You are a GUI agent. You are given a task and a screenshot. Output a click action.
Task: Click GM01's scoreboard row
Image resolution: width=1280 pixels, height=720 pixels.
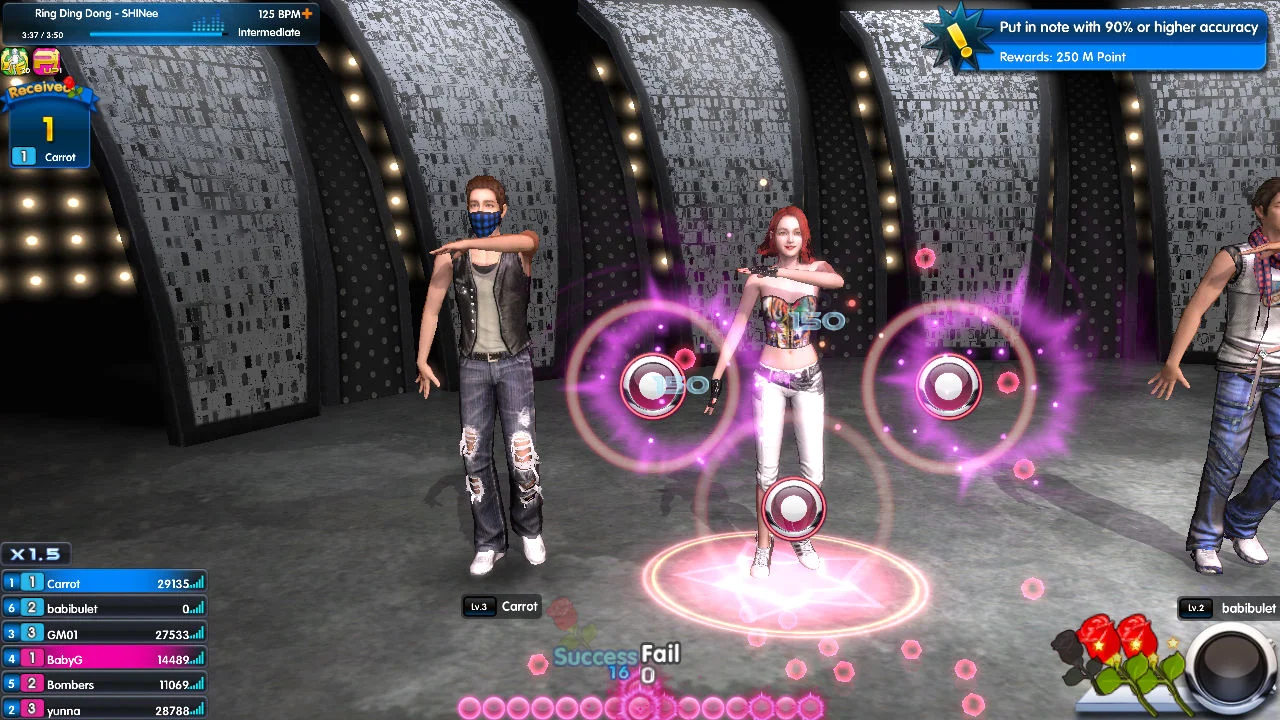point(104,634)
